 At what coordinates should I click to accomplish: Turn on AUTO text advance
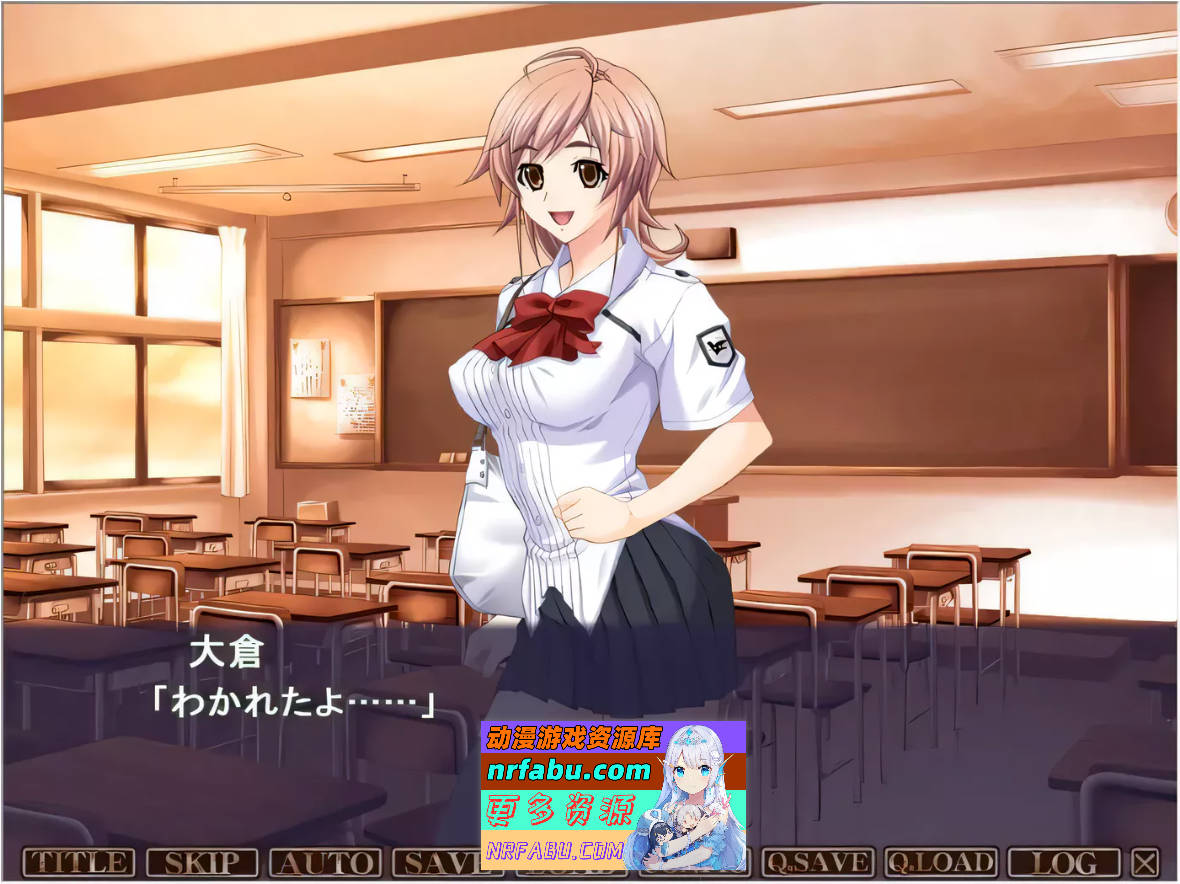point(326,862)
